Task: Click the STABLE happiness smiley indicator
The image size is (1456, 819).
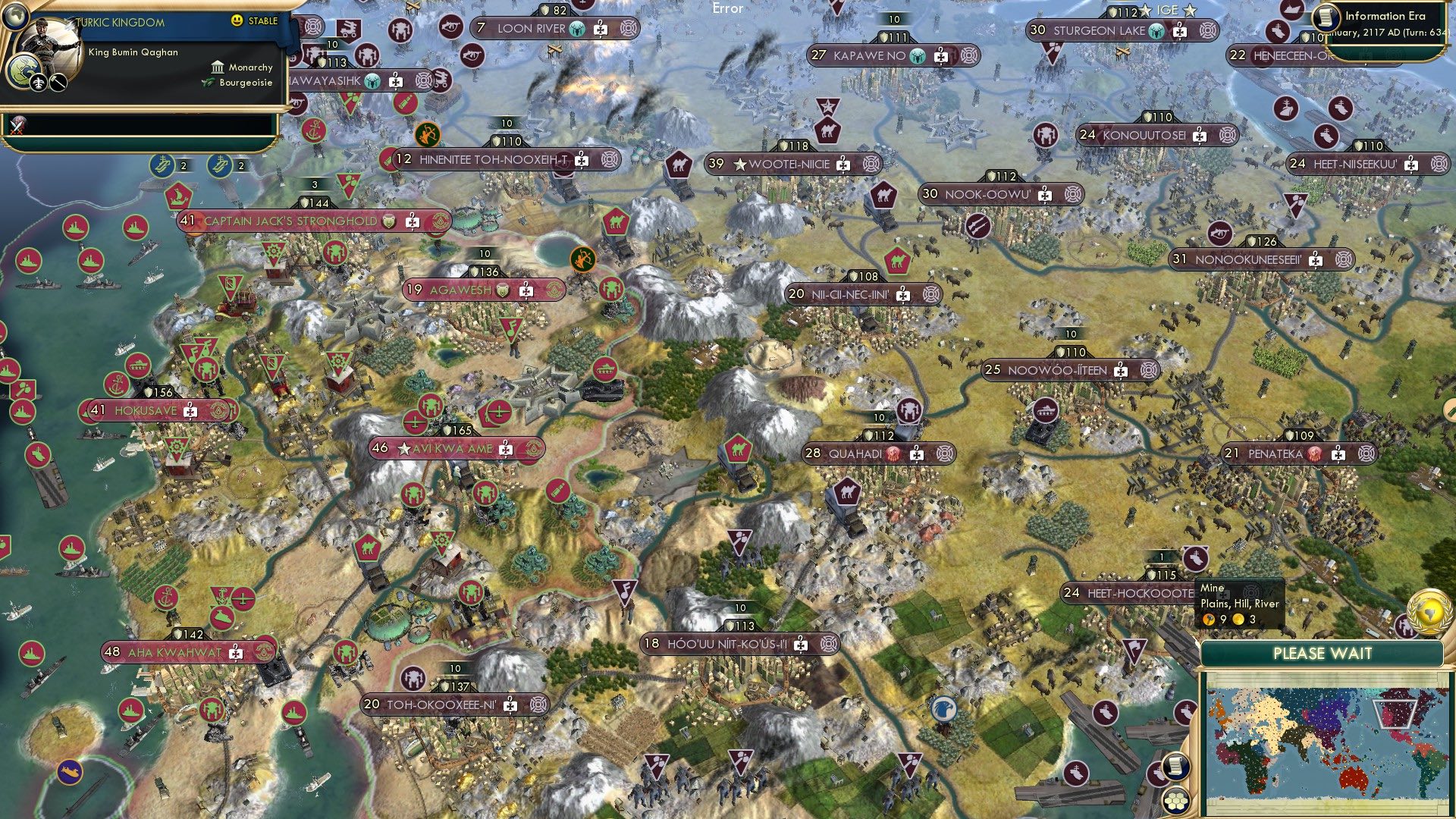Action: 237,22
